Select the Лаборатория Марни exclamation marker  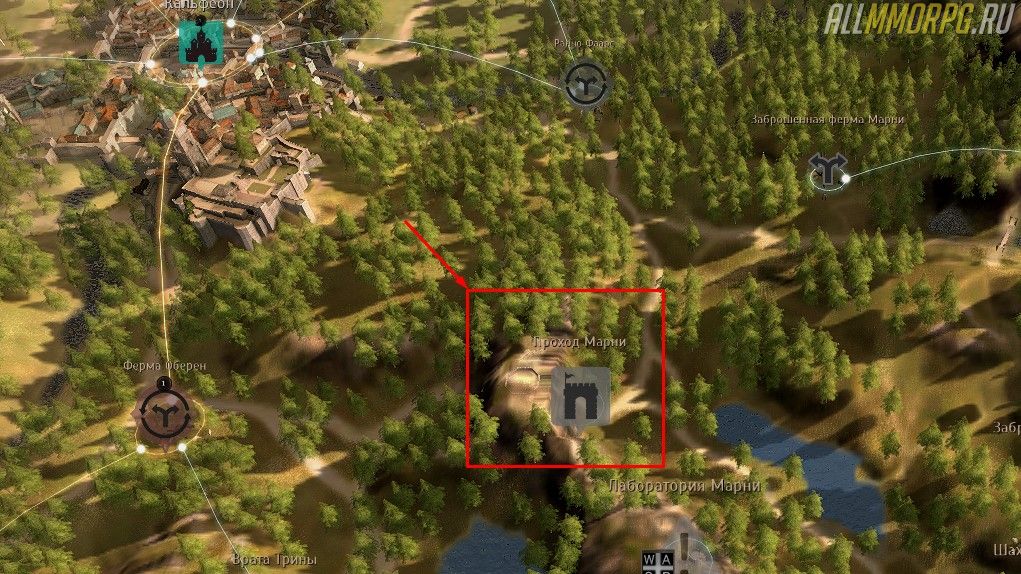click(684, 548)
